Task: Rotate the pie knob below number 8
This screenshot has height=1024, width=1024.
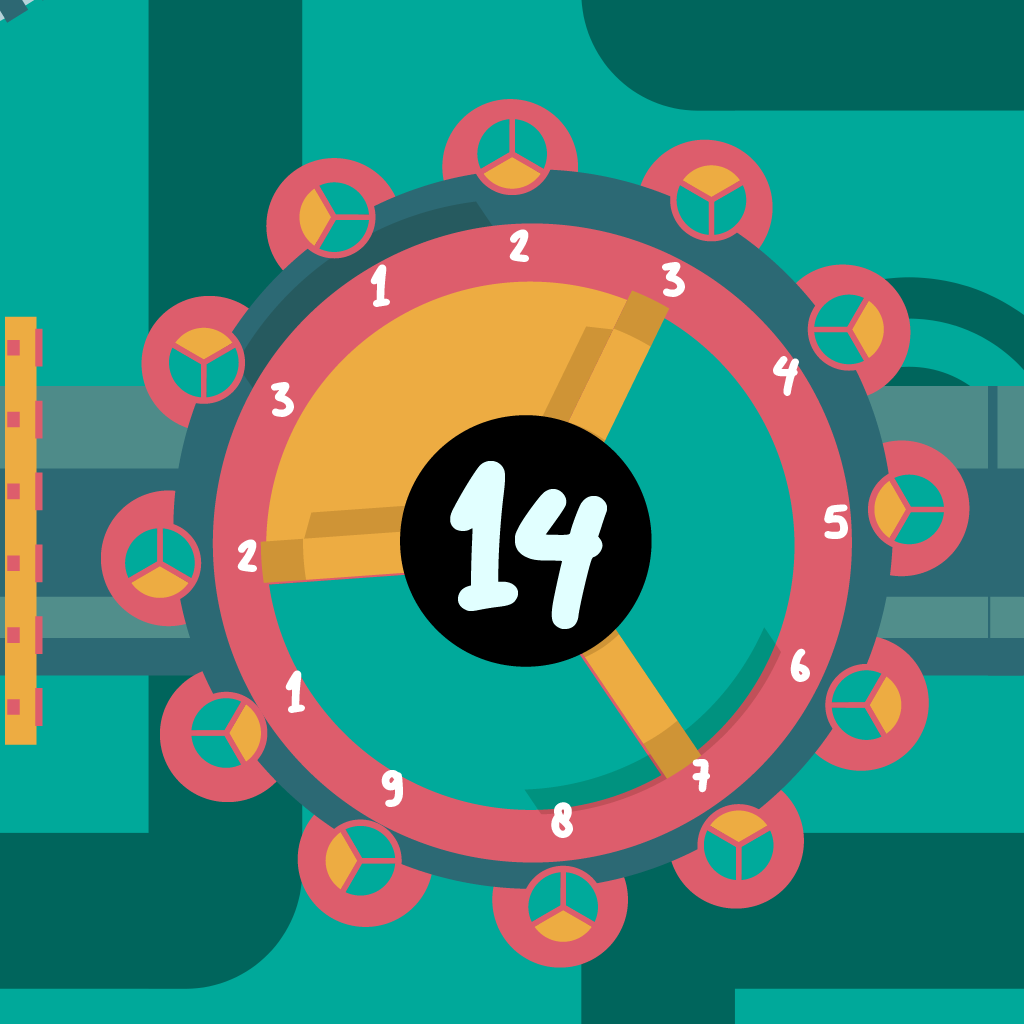Action: pyautogui.click(x=561, y=904)
